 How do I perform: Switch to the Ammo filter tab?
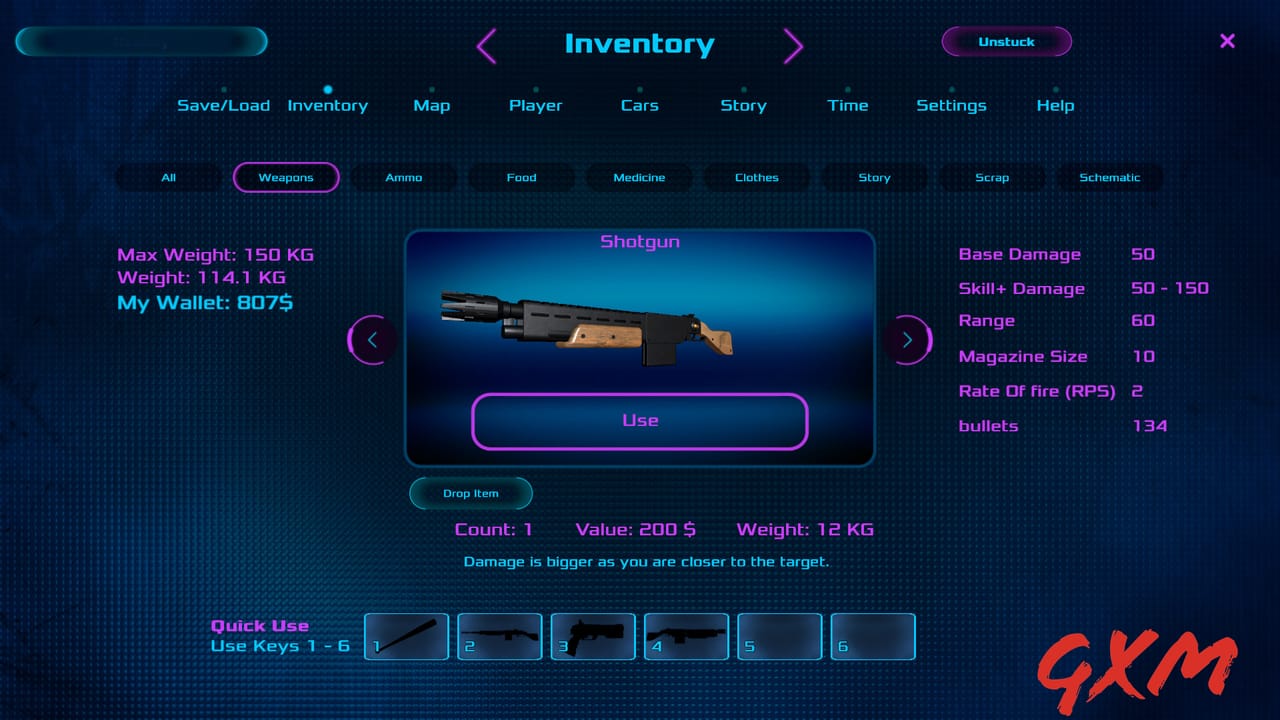coord(404,177)
